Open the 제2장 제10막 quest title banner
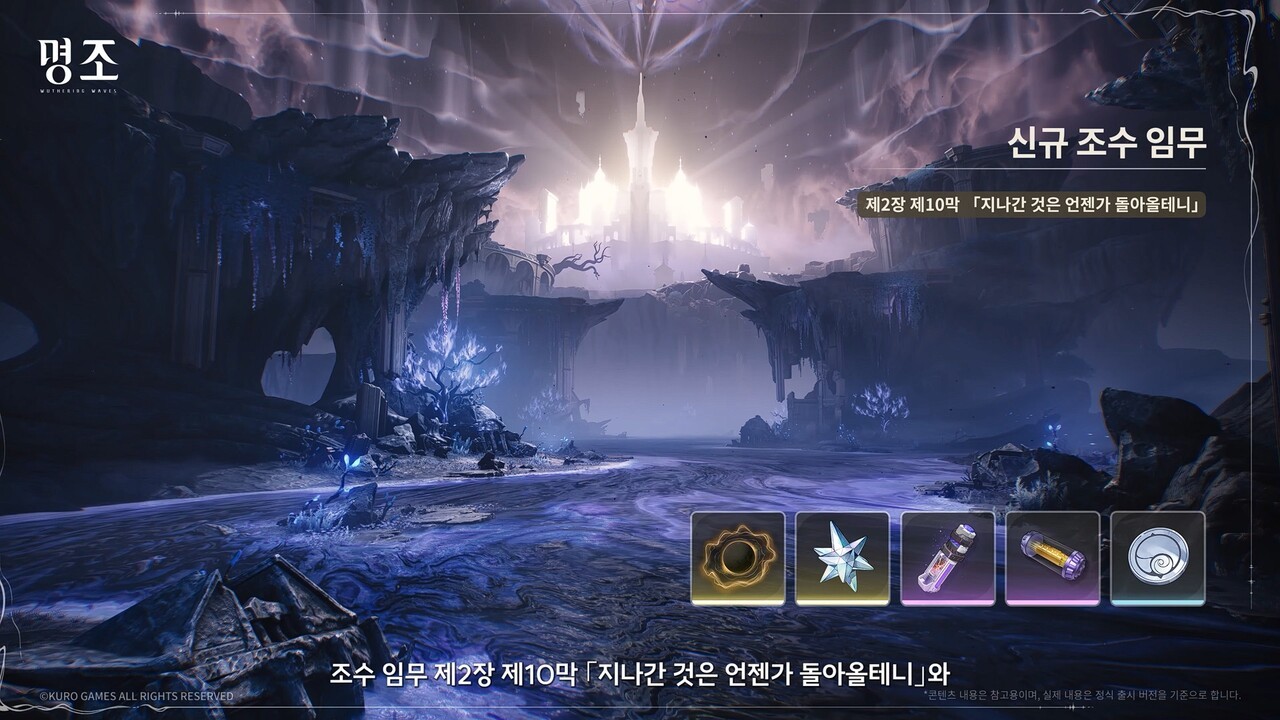Viewport: 1280px width, 720px height. 1023,204
